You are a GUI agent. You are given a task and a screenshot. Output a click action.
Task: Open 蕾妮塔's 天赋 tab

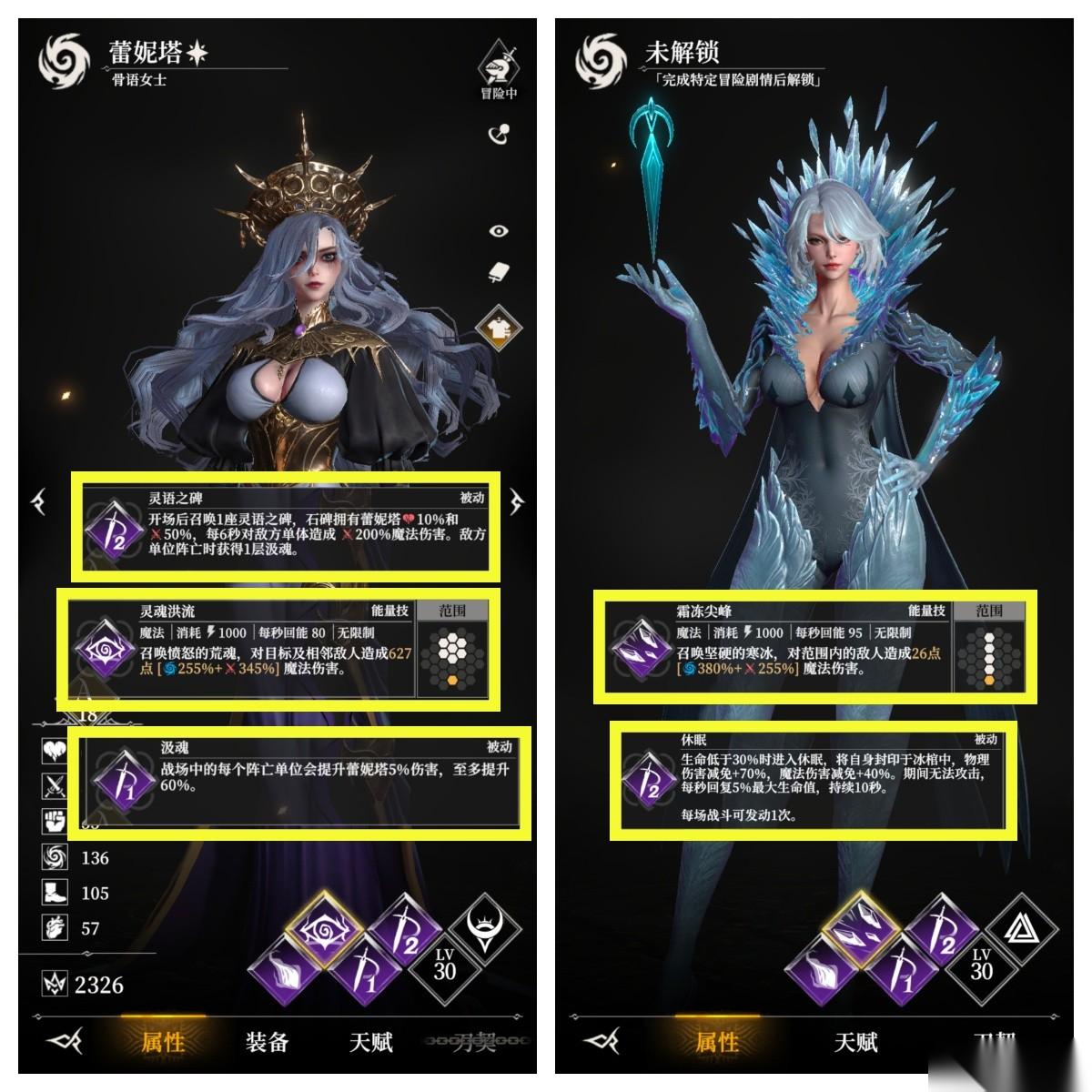371,1041
